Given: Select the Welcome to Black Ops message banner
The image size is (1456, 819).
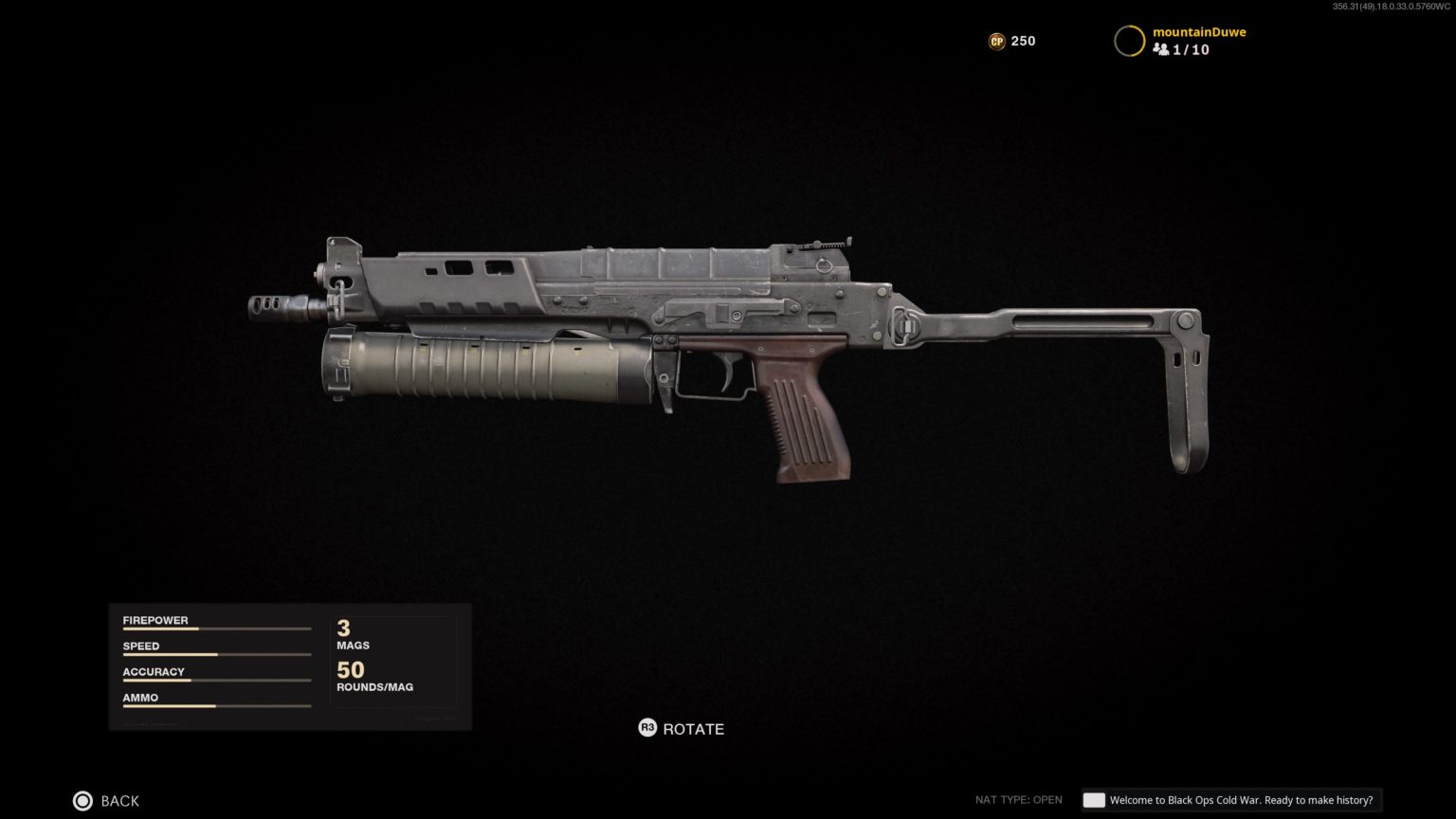Looking at the screenshot, I should [1242, 799].
